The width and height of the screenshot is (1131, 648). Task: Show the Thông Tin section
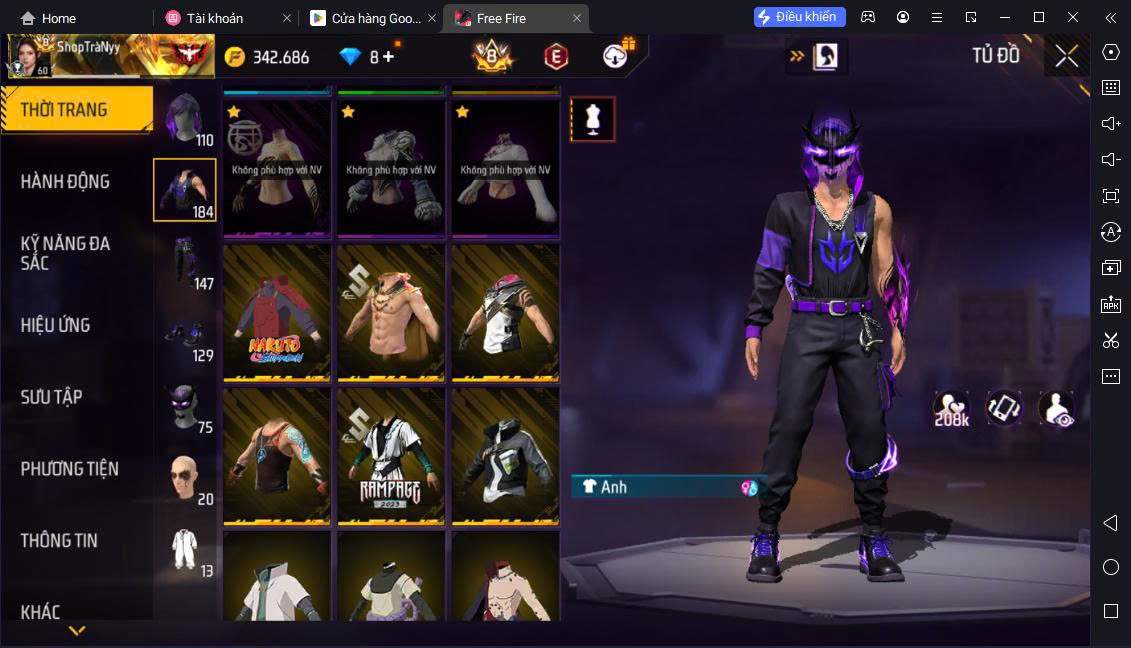59,541
